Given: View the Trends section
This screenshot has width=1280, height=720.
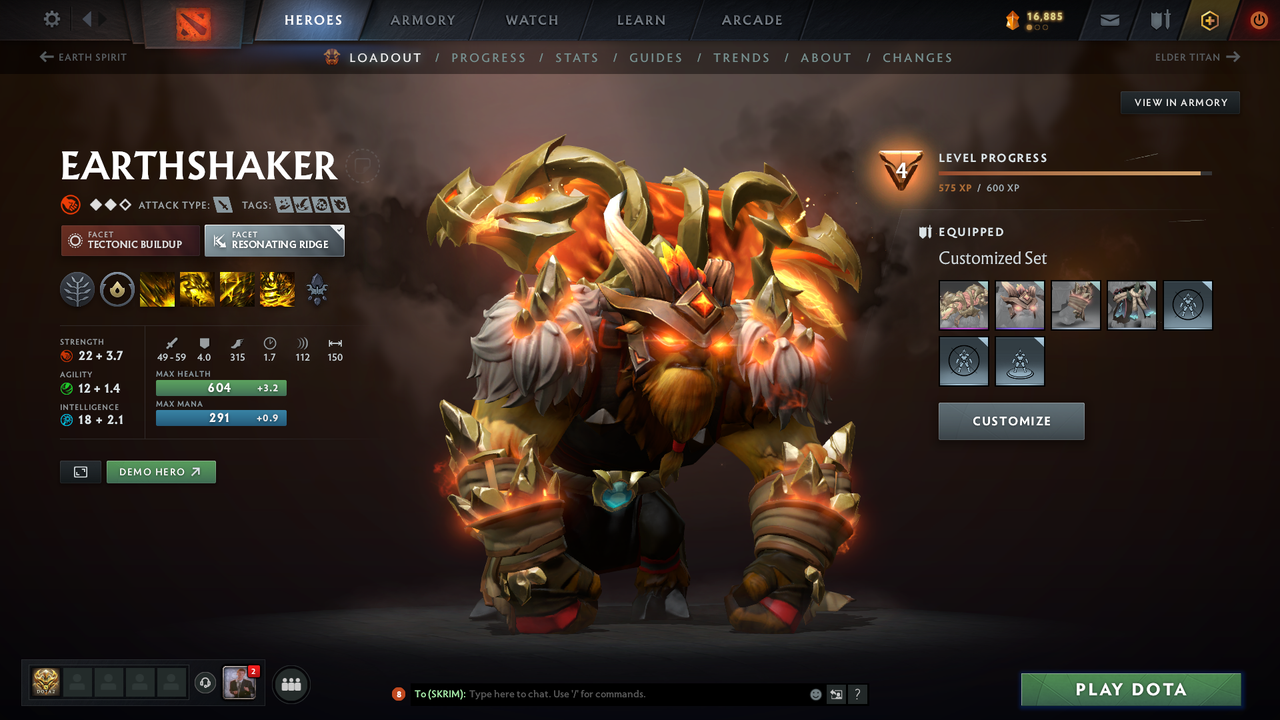Looking at the screenshot, I should tap(741, 58).
